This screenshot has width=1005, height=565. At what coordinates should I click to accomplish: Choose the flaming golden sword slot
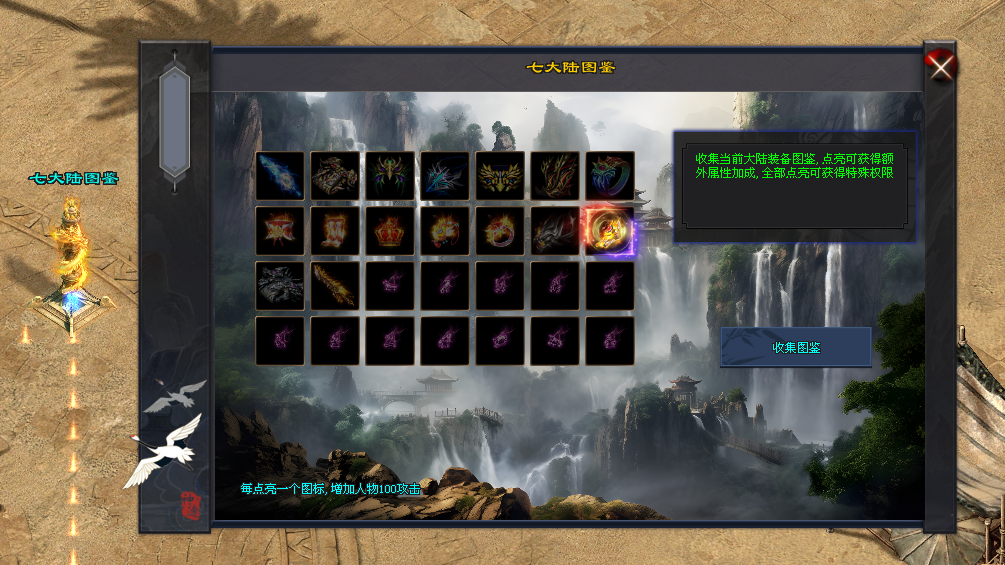point(335,286)
